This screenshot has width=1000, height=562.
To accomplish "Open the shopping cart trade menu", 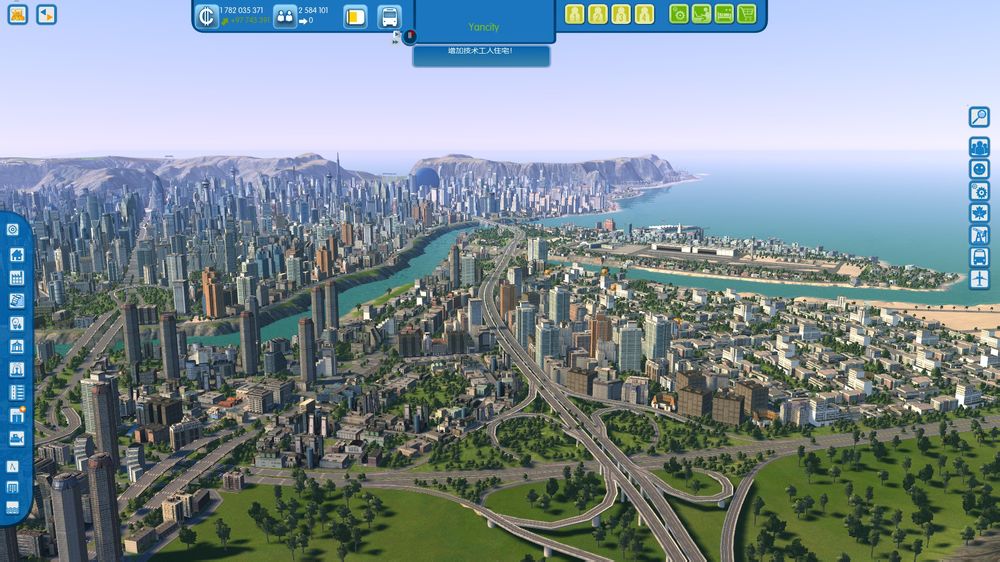I will 747,14.
